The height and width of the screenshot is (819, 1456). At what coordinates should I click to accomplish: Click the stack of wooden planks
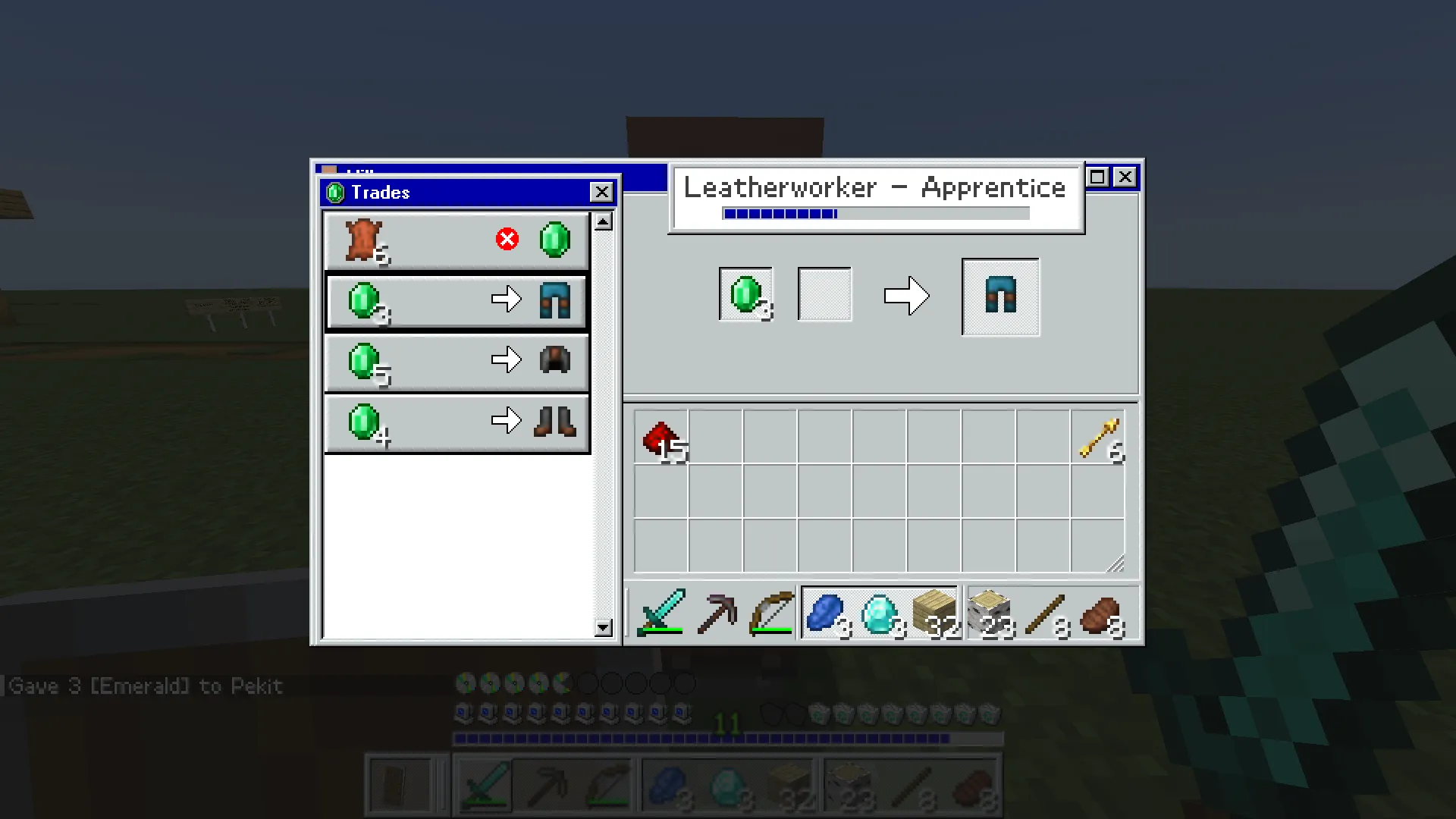934,613
